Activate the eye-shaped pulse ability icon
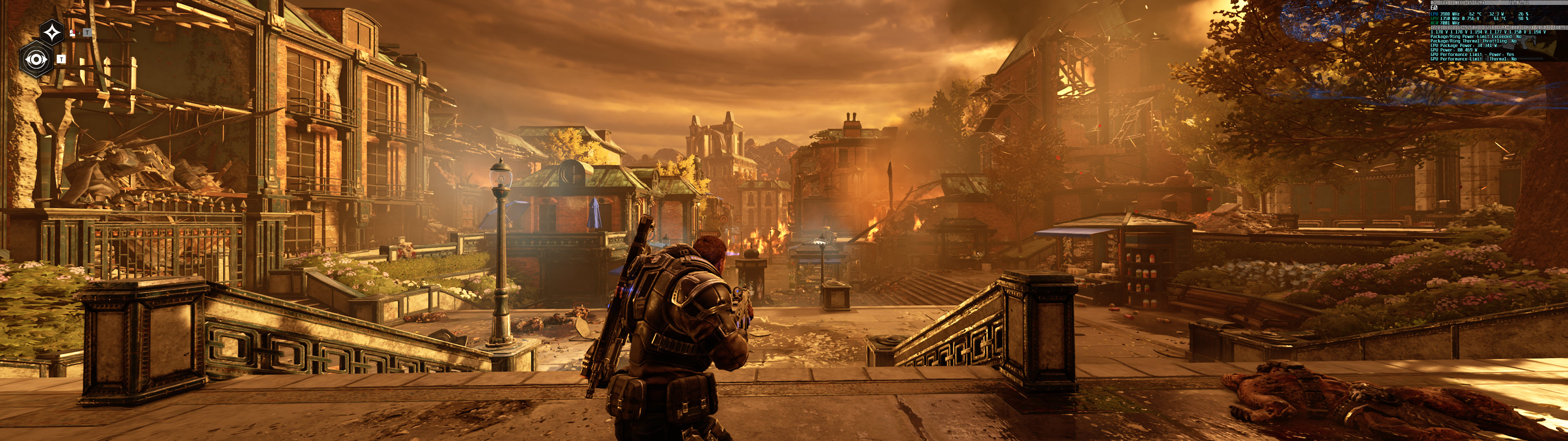1568x441 pixels. click(36, 59)
